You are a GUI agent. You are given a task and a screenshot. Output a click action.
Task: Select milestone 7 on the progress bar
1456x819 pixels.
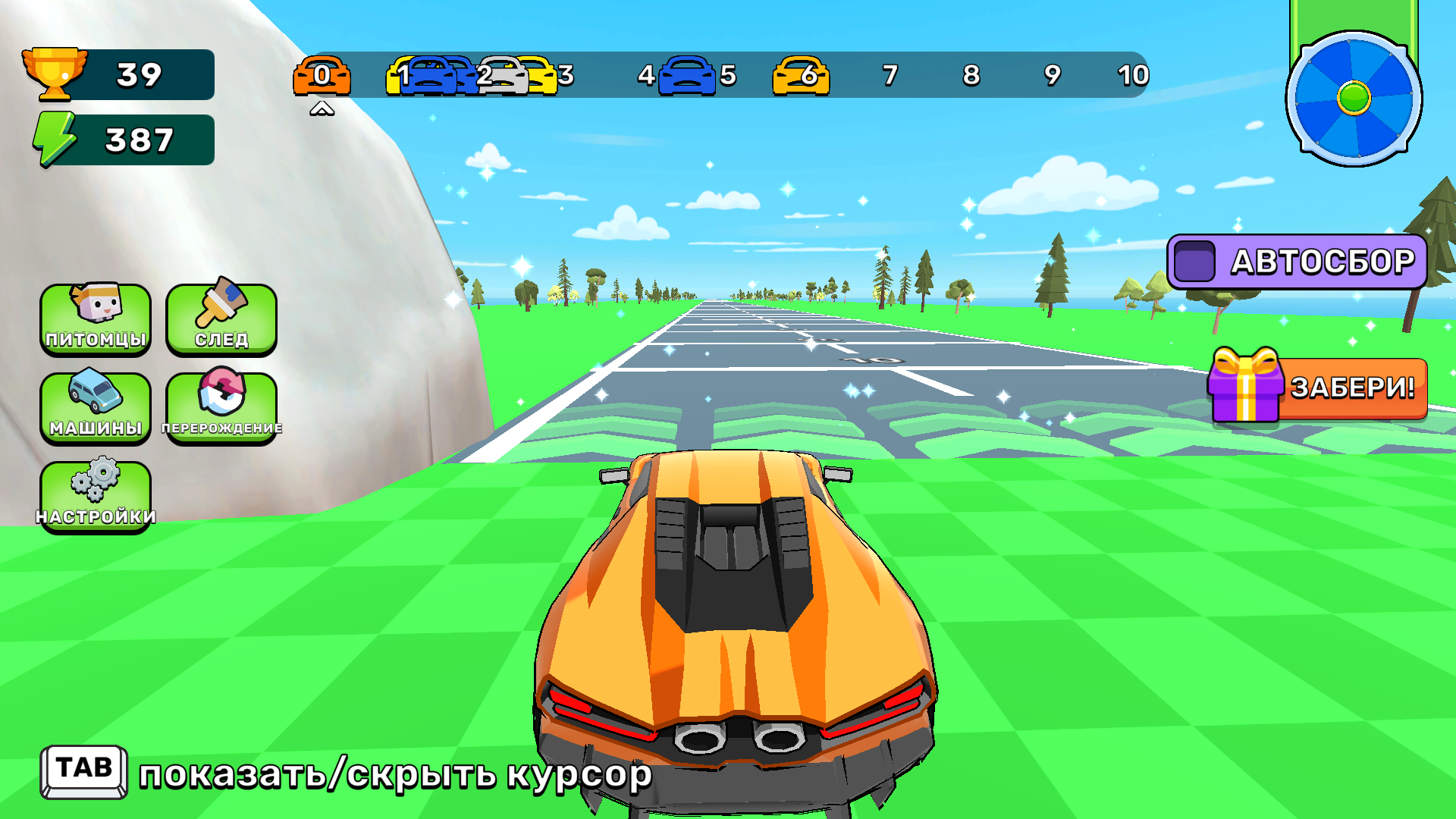tap(889, 76)
